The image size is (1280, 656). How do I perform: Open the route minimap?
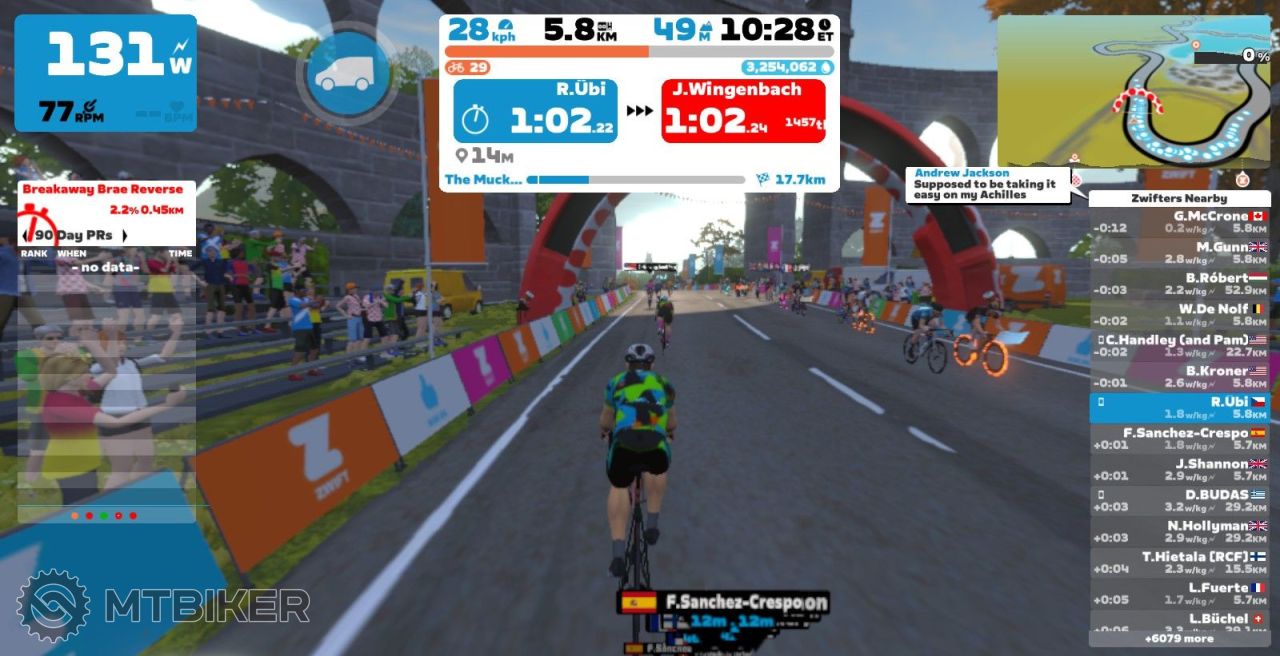(1133, 91)
